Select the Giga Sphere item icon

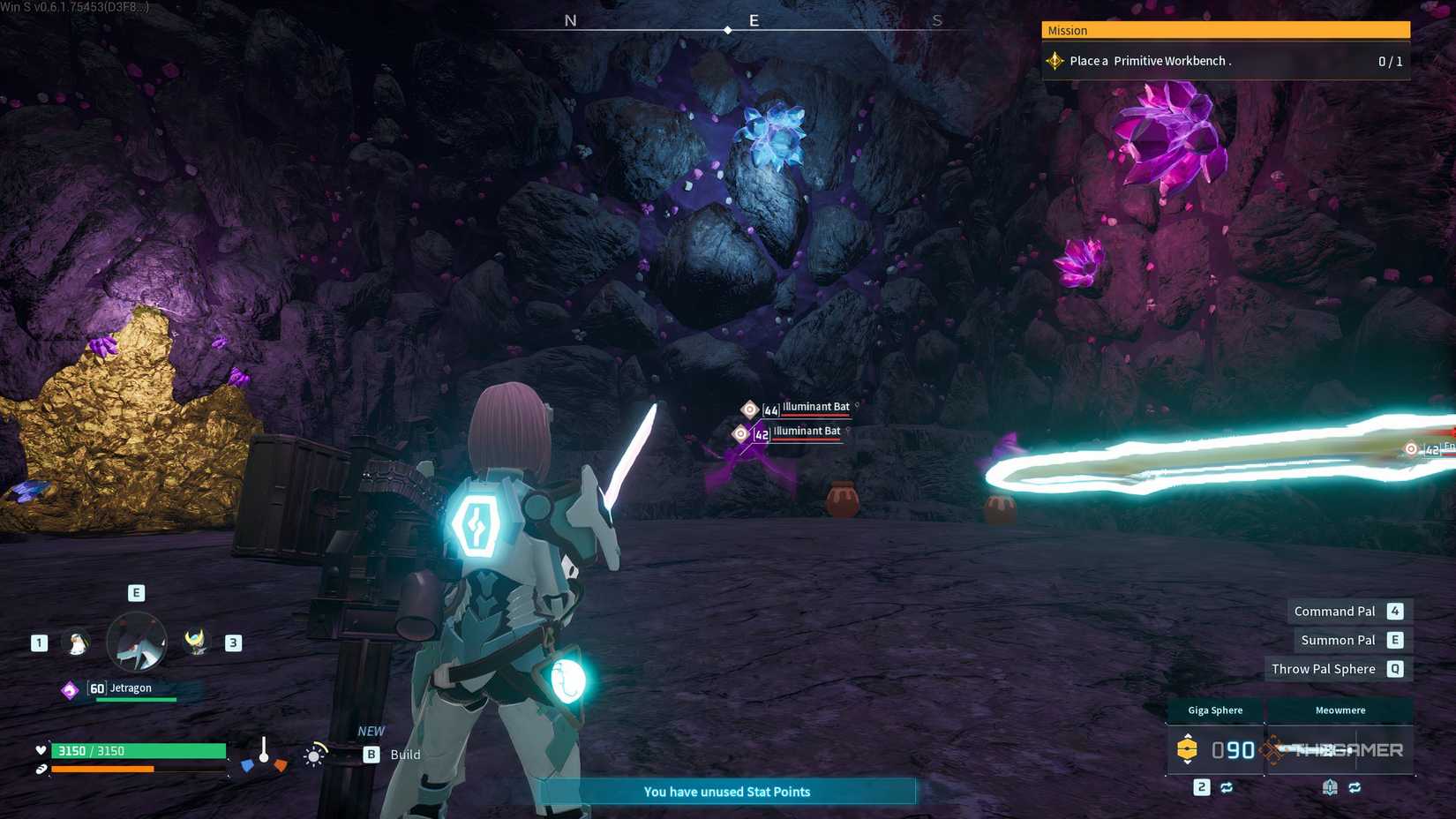1188,748
